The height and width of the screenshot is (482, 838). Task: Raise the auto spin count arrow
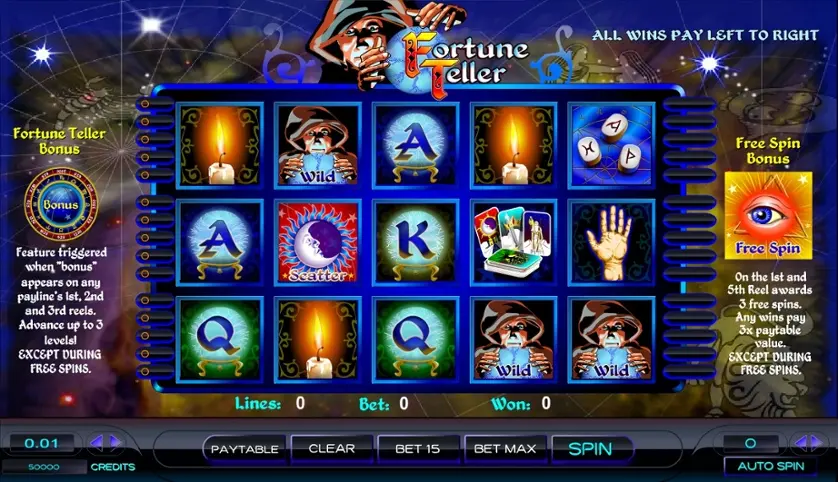[x=818, y=442]
